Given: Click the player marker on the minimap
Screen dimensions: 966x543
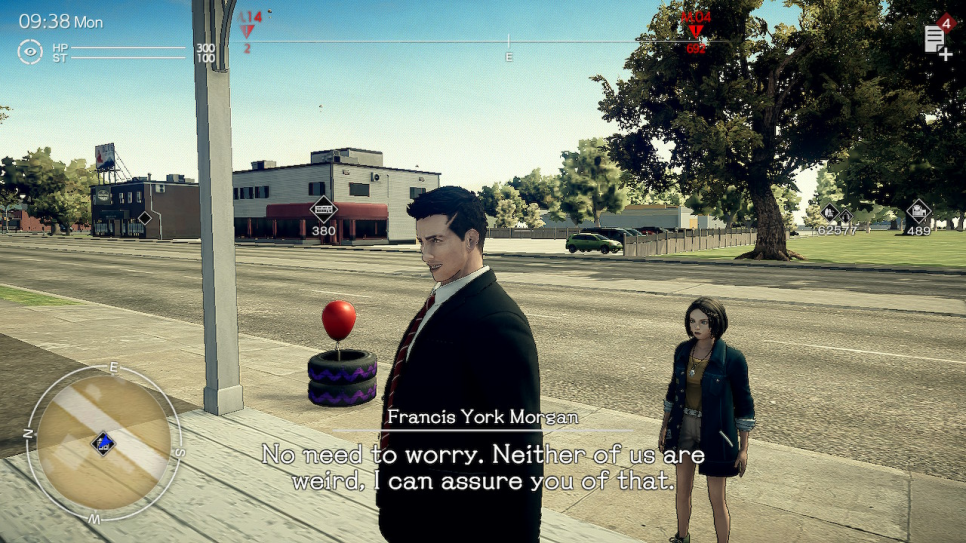Looking at the screenshot, I should [x=102, y=442].
